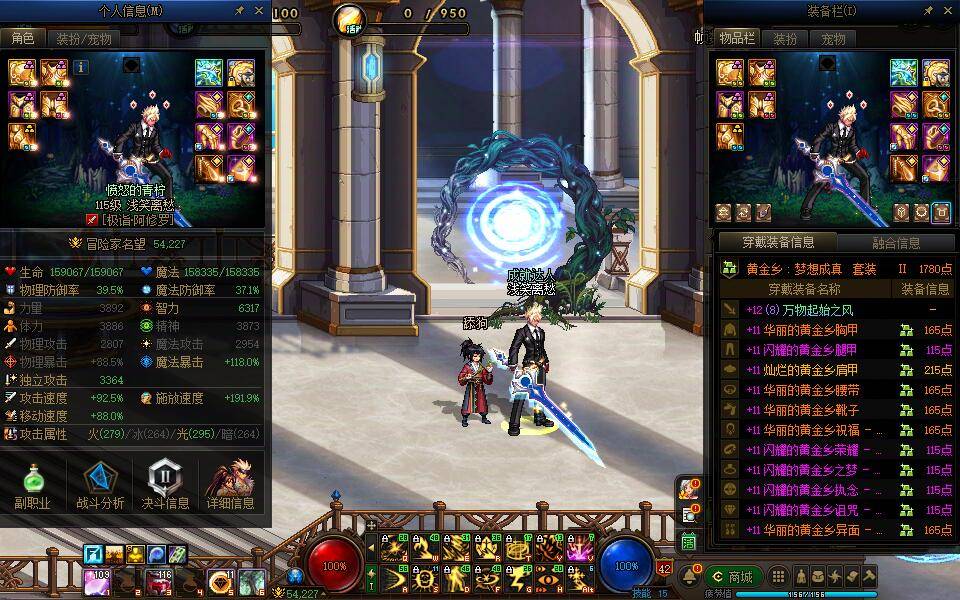The height and width of the screenshot is (600, 960).
Task: Select the 穿戴装备信息 tab
Action: [x=777, y=242]
